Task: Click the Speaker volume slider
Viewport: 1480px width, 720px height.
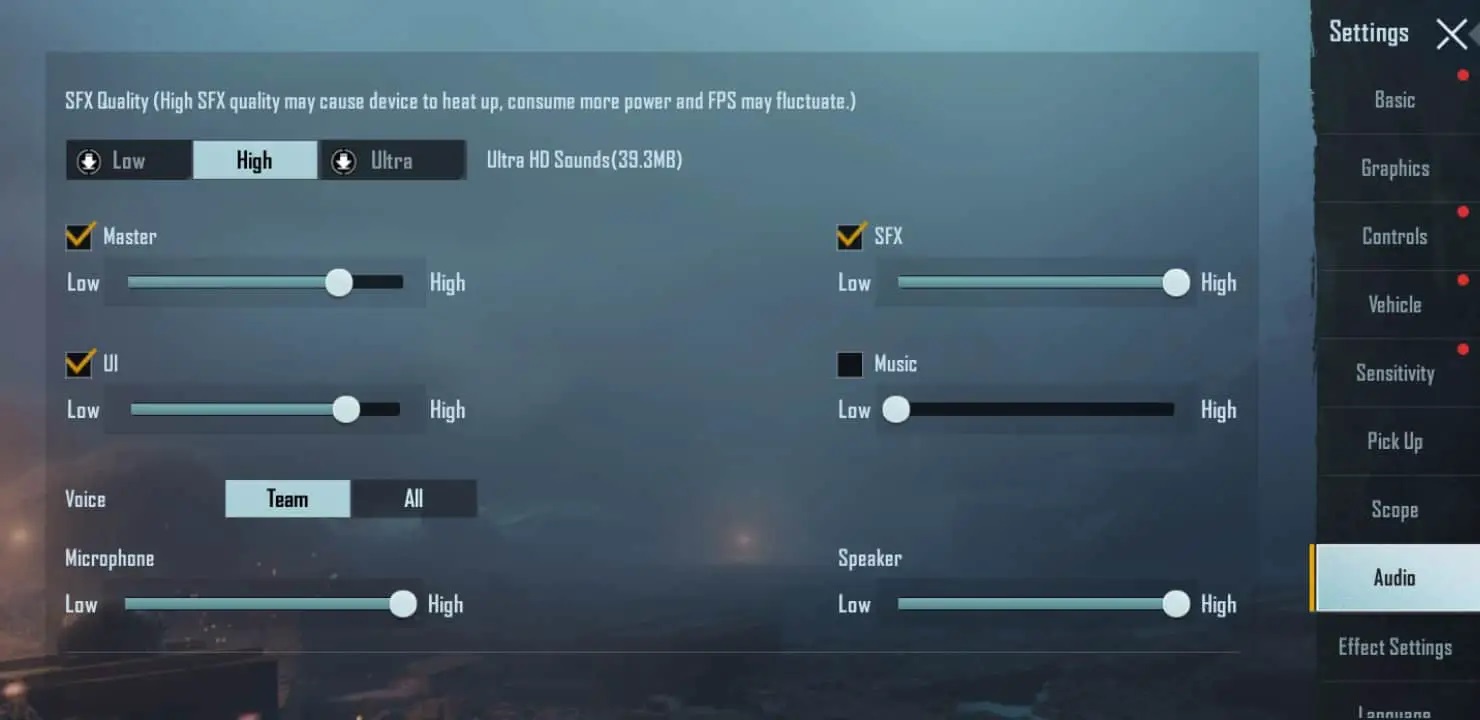Action: coord(1035,604)
